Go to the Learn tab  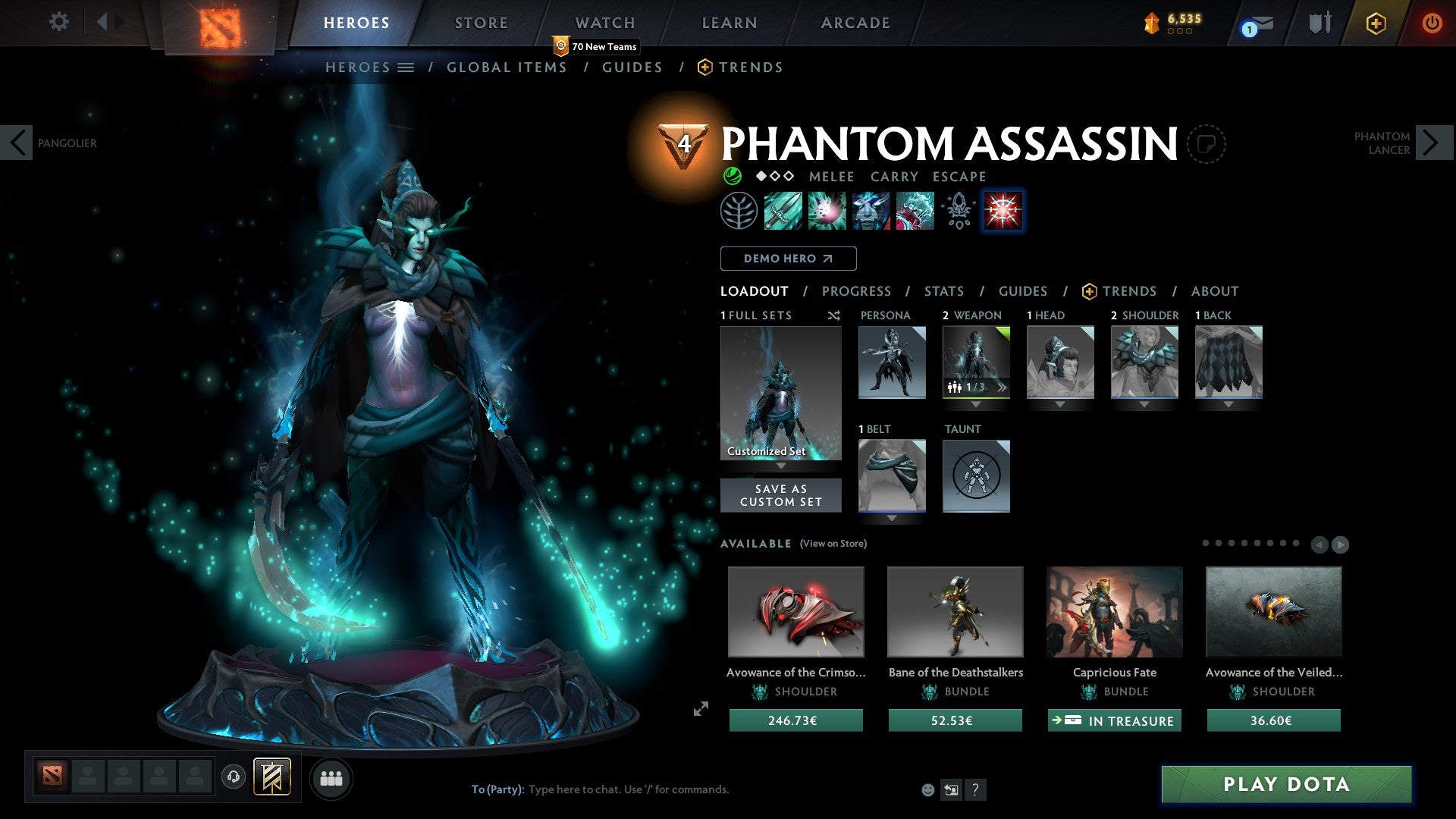click(x=729, y=23)
